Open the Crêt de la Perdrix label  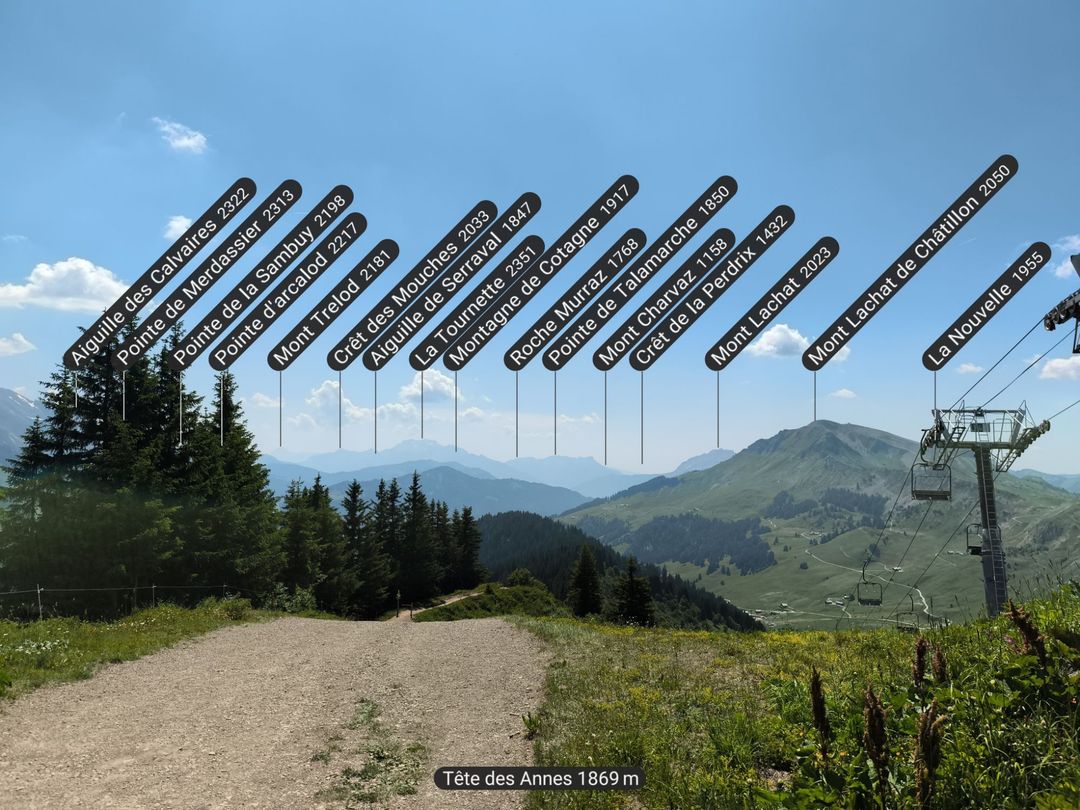point(712,288)
